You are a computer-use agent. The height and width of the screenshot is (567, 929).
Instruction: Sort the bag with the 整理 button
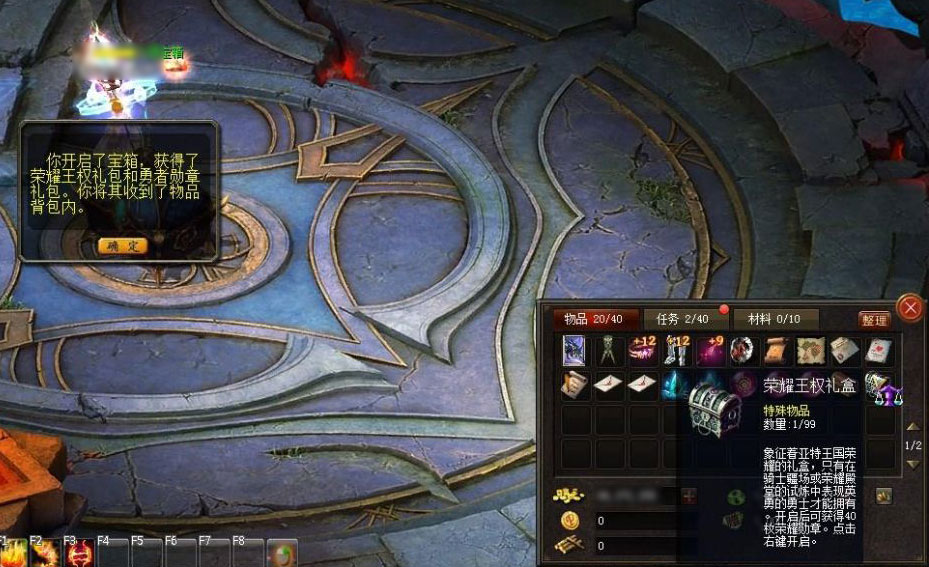(x=873, y=320)
